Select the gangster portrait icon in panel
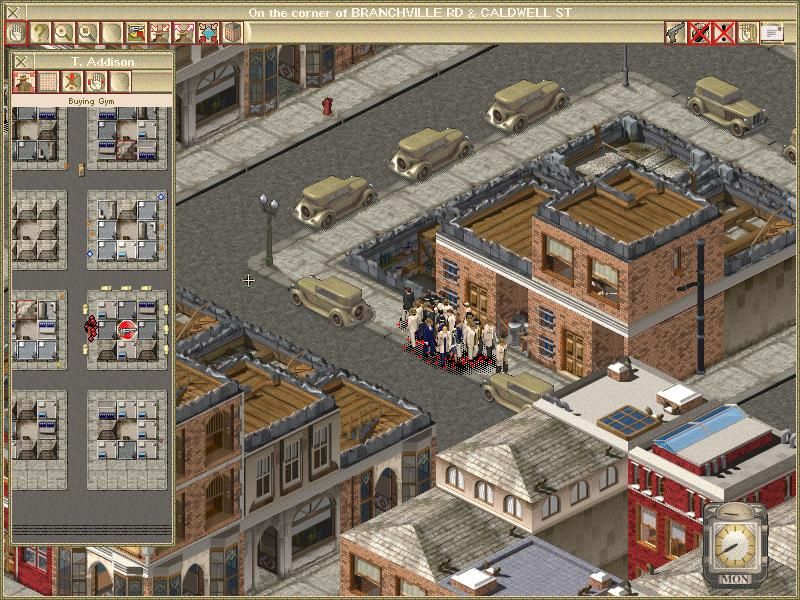The width and height of the screenshot is (800, 600). [x=24, y=81]
